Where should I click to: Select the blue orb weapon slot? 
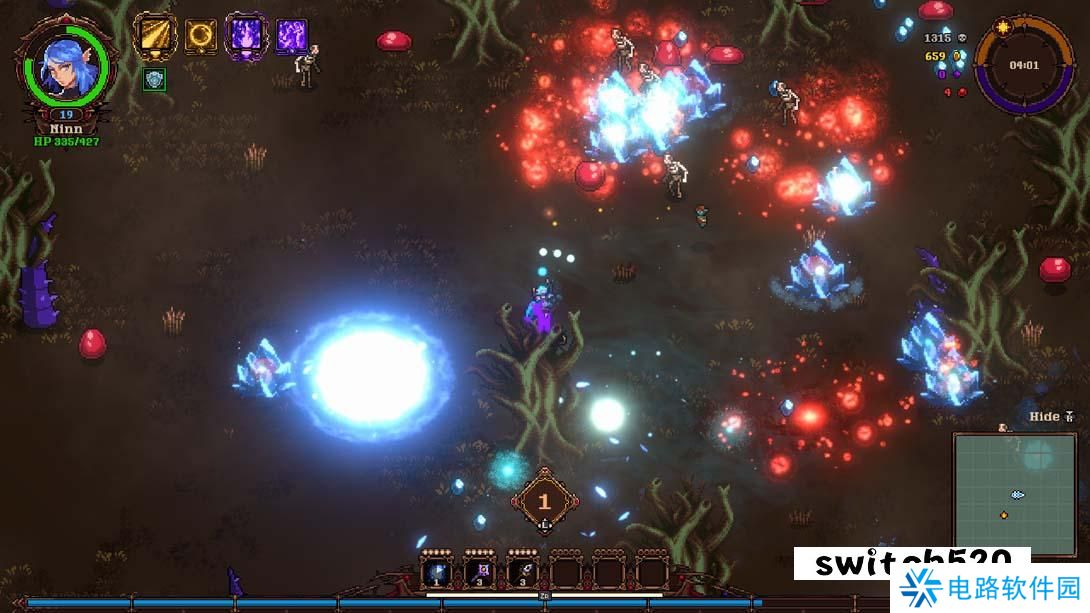pos(436,573)
